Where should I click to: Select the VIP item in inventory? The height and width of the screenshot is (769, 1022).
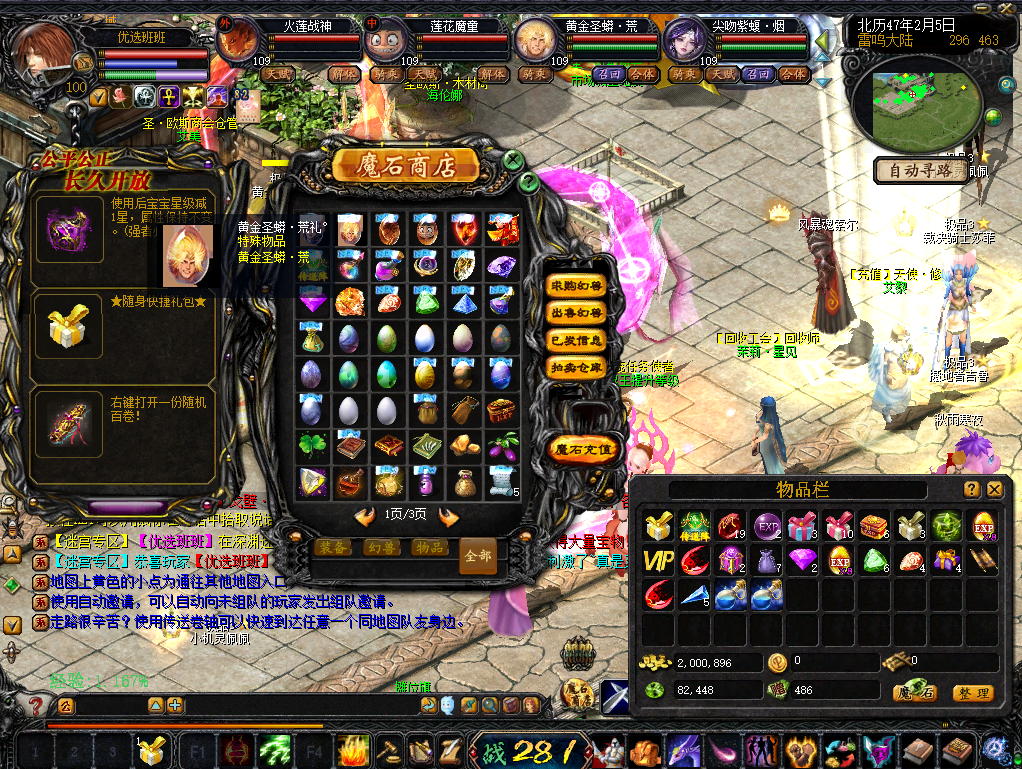tap(657, 560)
